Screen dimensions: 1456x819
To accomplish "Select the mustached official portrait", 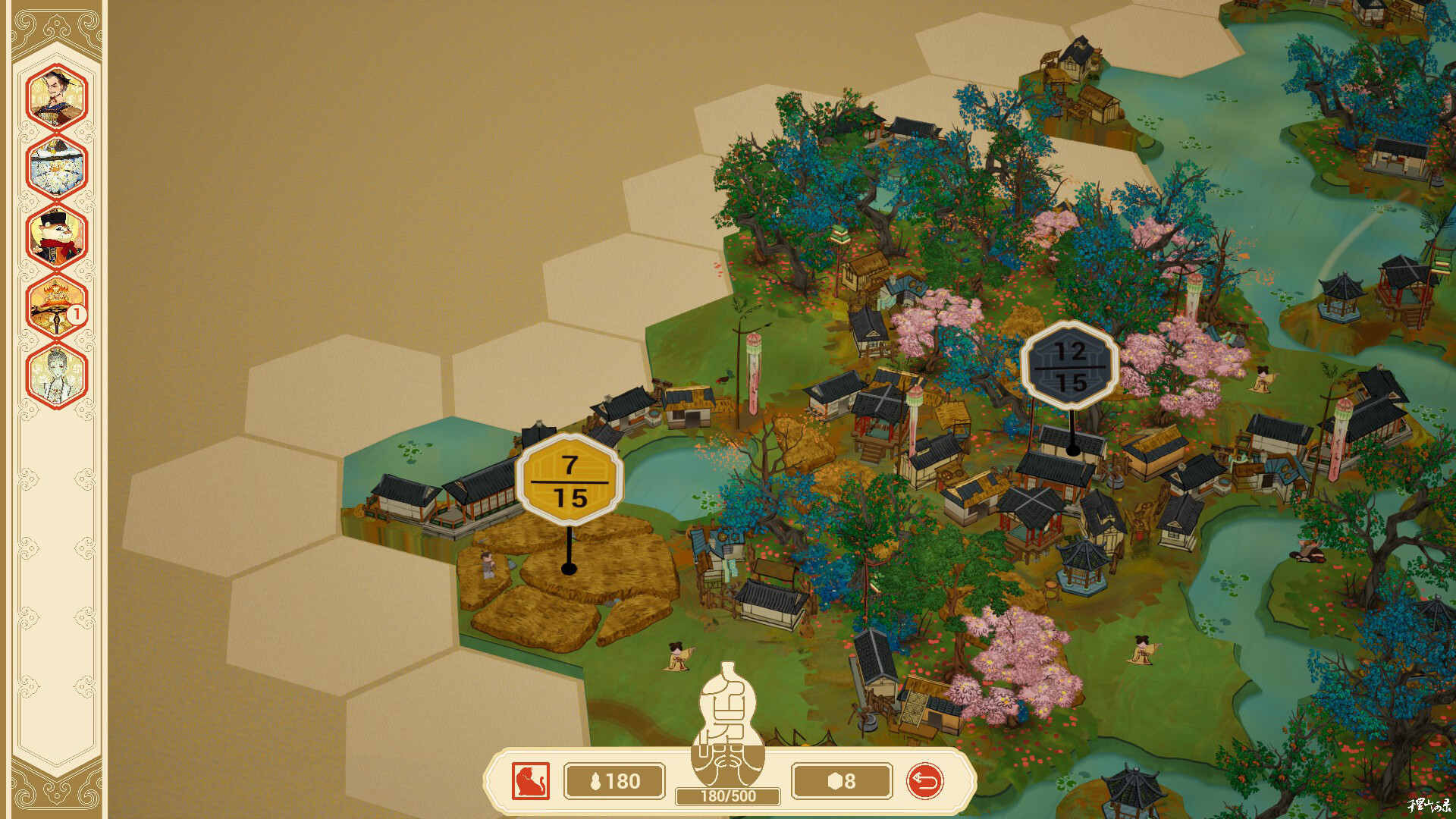I will click(x=58, y=96).
